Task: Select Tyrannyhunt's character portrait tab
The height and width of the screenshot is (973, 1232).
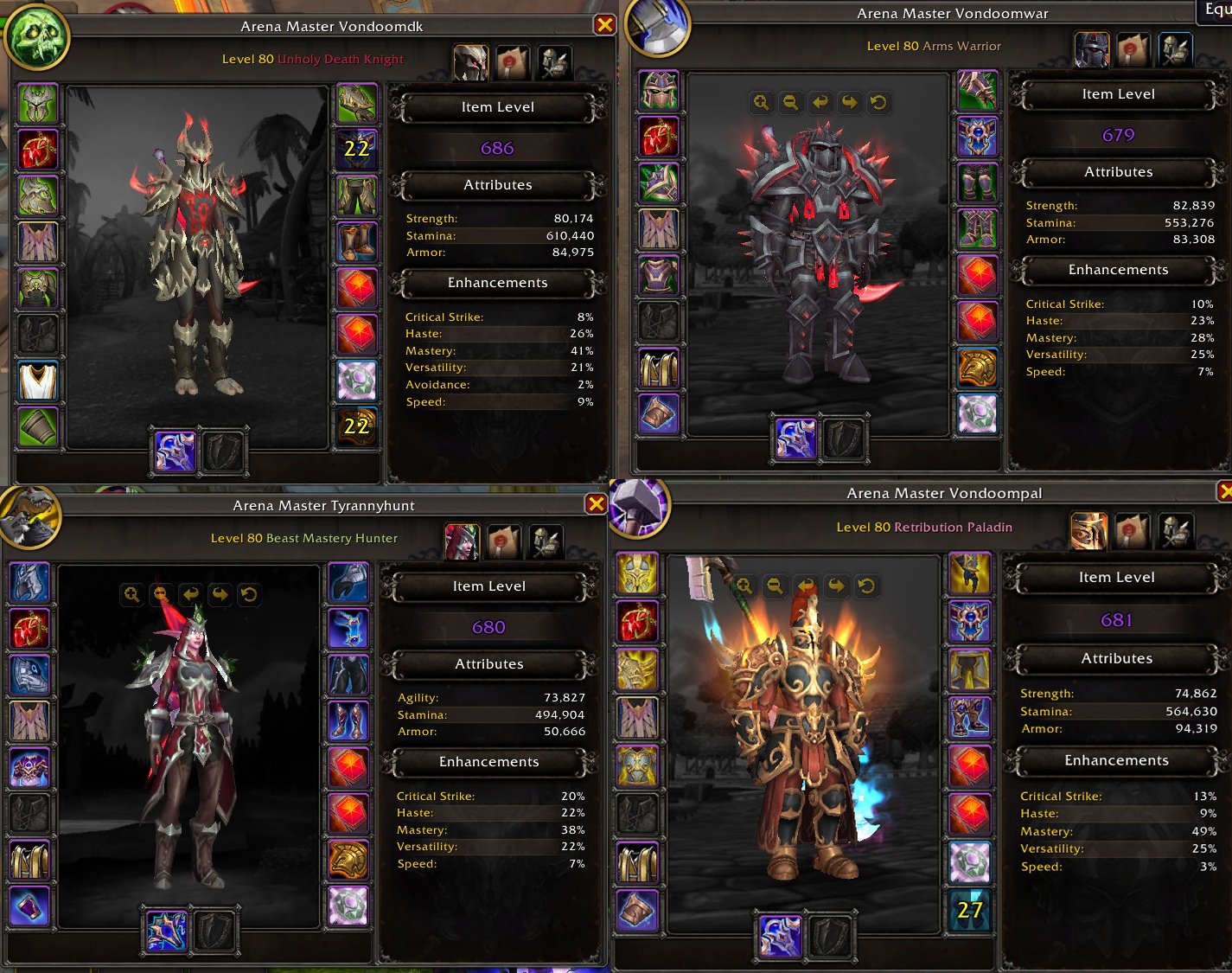Action: (x=462, y=540)
